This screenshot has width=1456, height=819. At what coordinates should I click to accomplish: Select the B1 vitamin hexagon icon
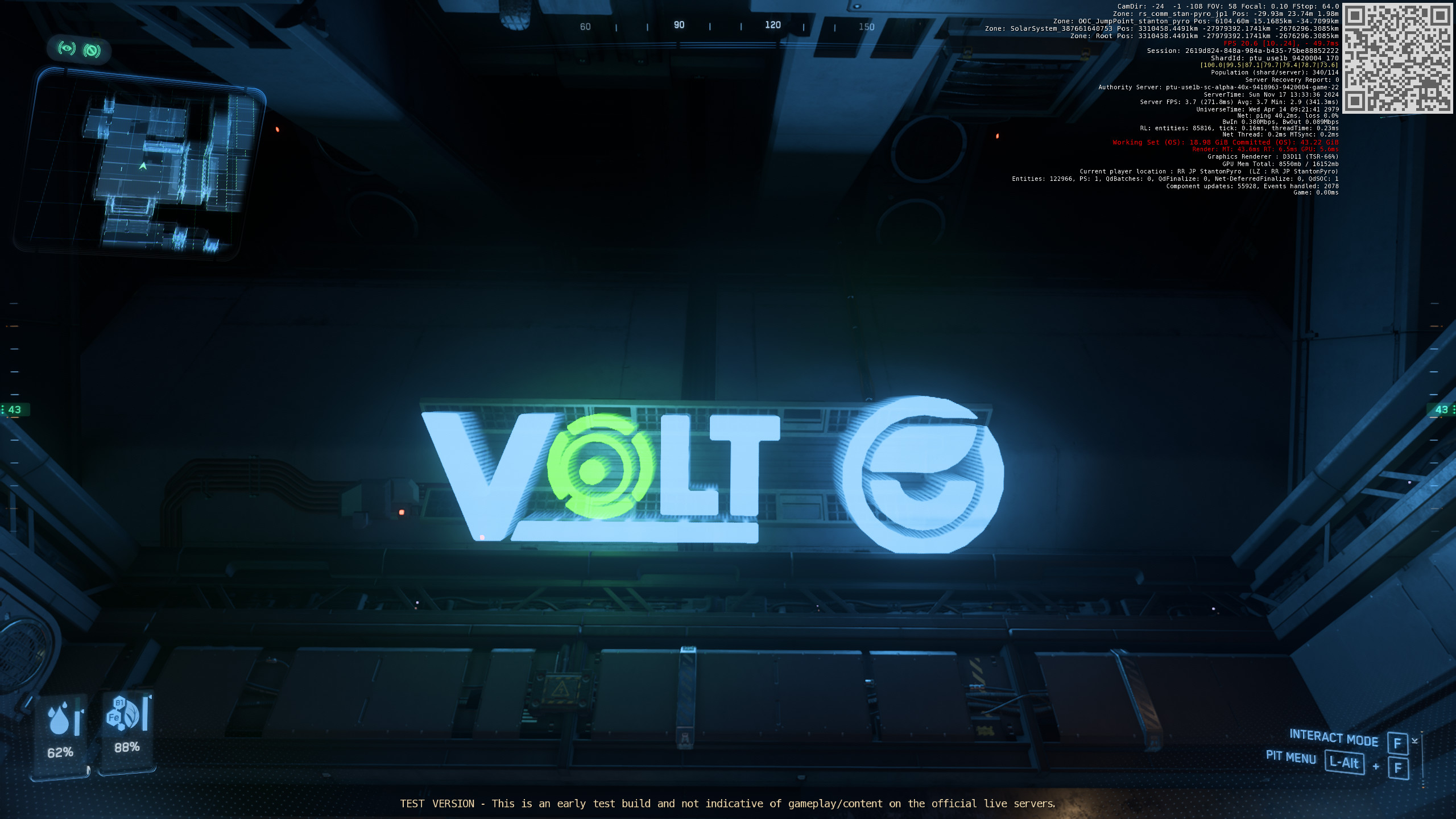point(120,704)
